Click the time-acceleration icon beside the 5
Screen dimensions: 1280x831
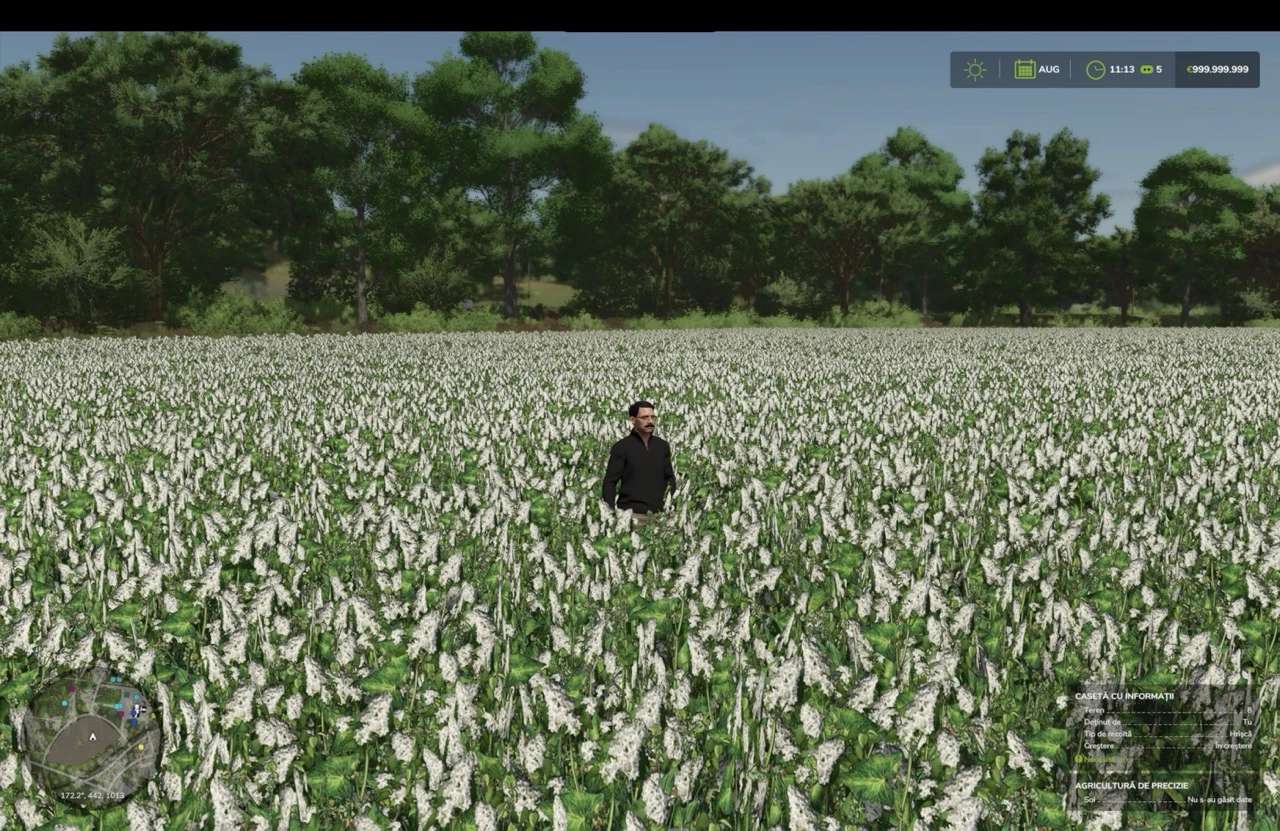[1146, 70]
